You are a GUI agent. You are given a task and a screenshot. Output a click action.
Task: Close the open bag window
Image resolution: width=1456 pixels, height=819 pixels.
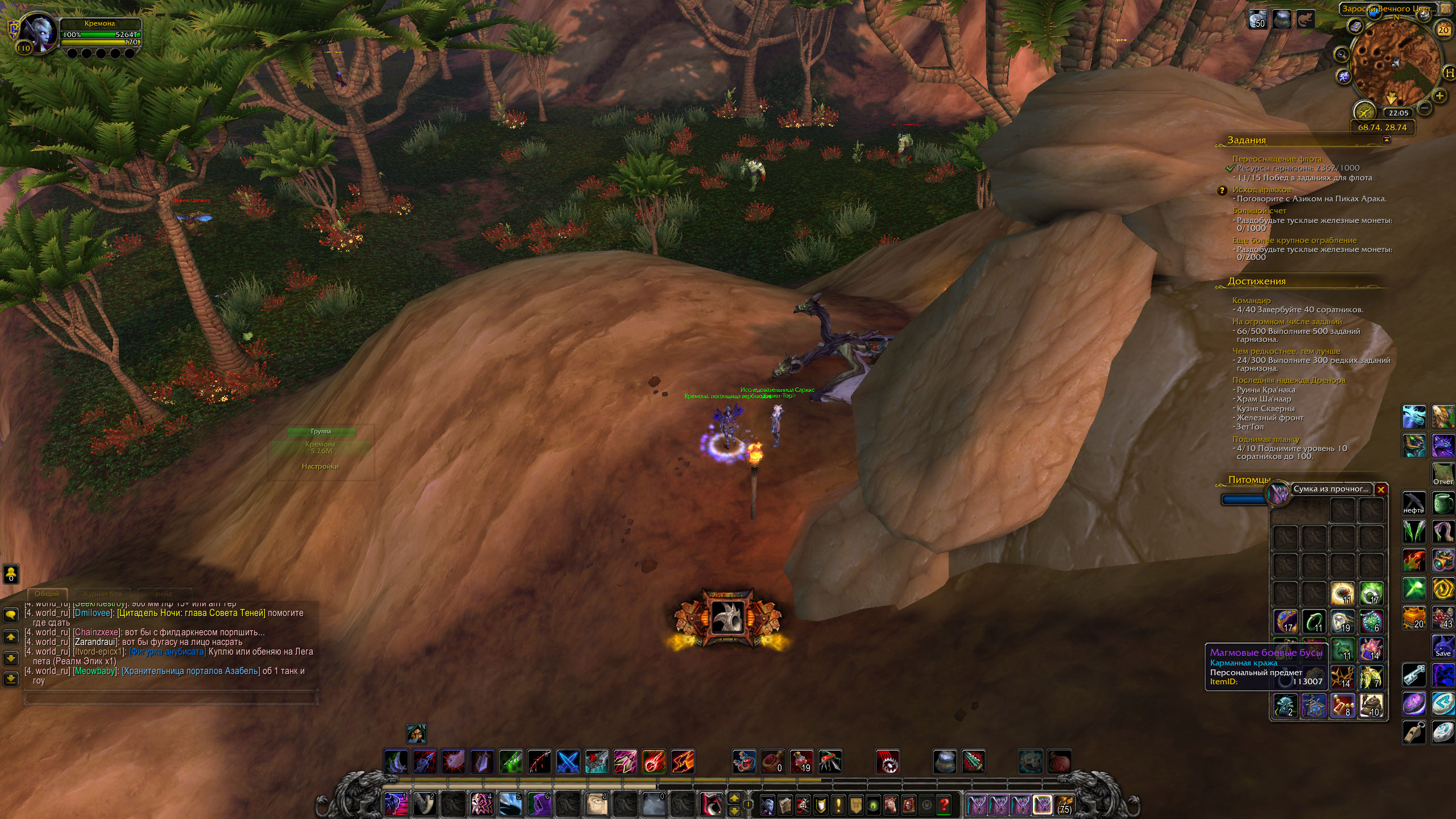1381,489
